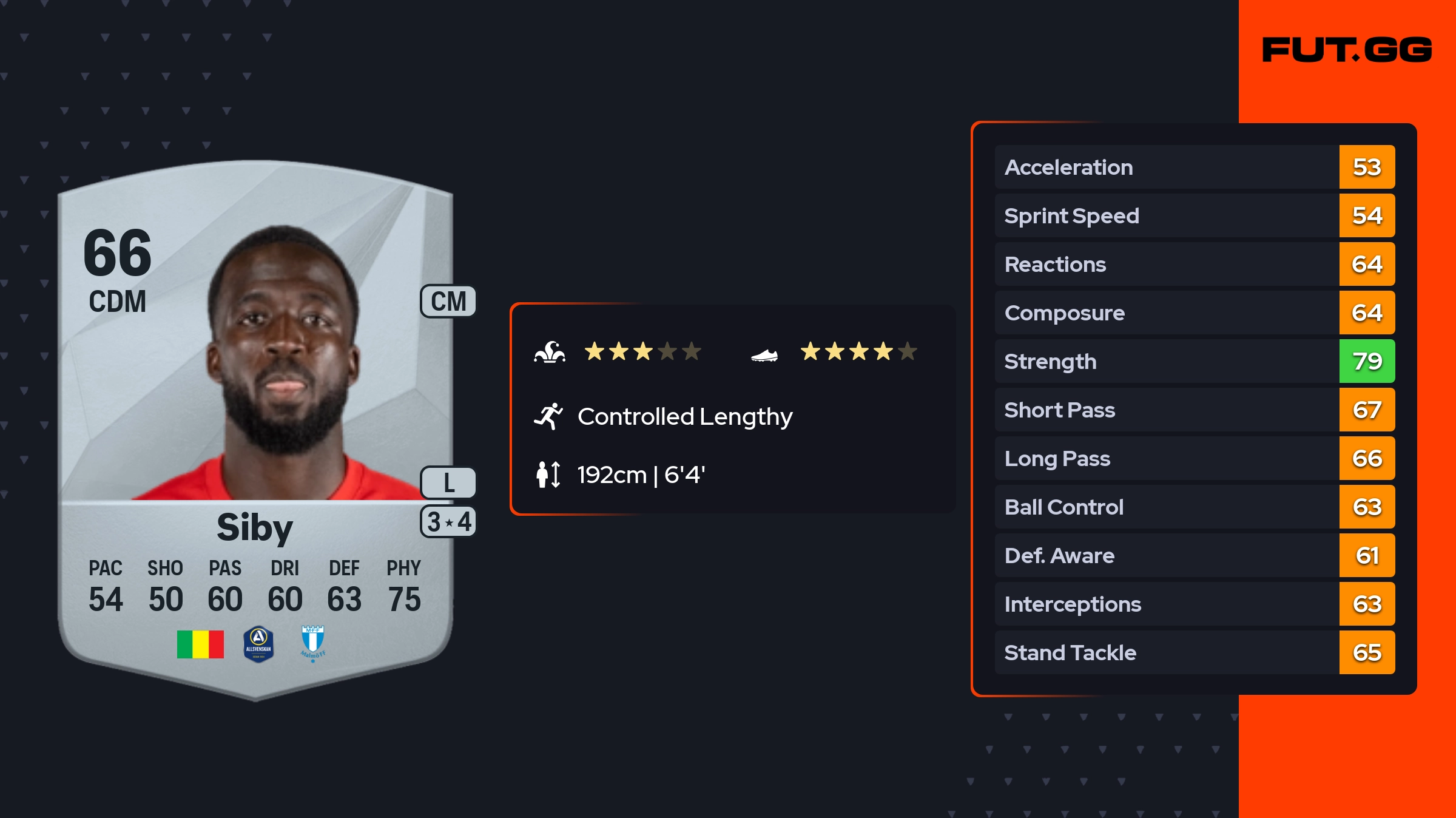Image resolution: width=1456 pixels, height=818 pixels.
Task: Click the Malmö FF club crest
Action: point(313,643)
